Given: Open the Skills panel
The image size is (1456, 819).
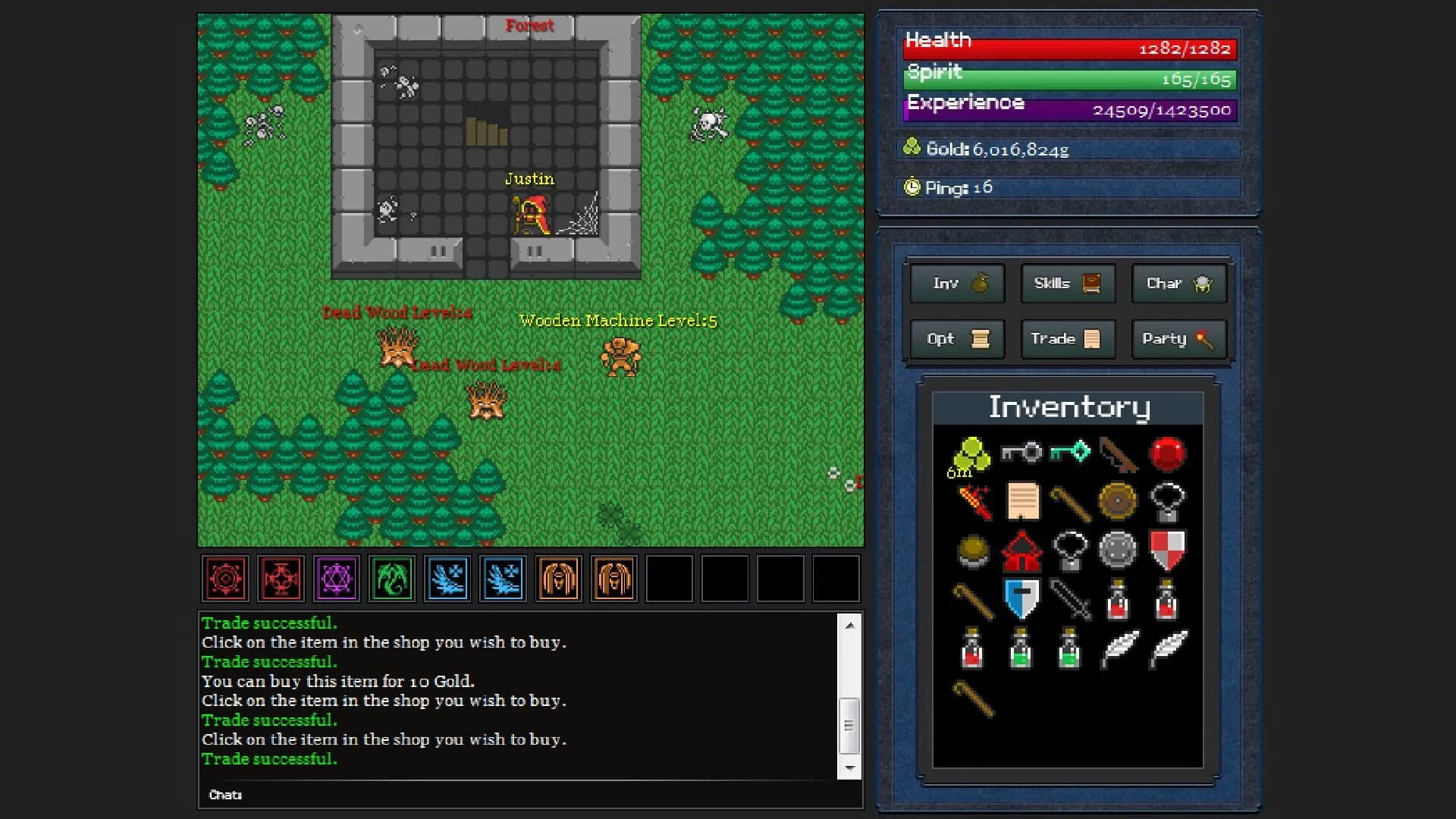Looking at the screenshot, I should (1067, 284).
